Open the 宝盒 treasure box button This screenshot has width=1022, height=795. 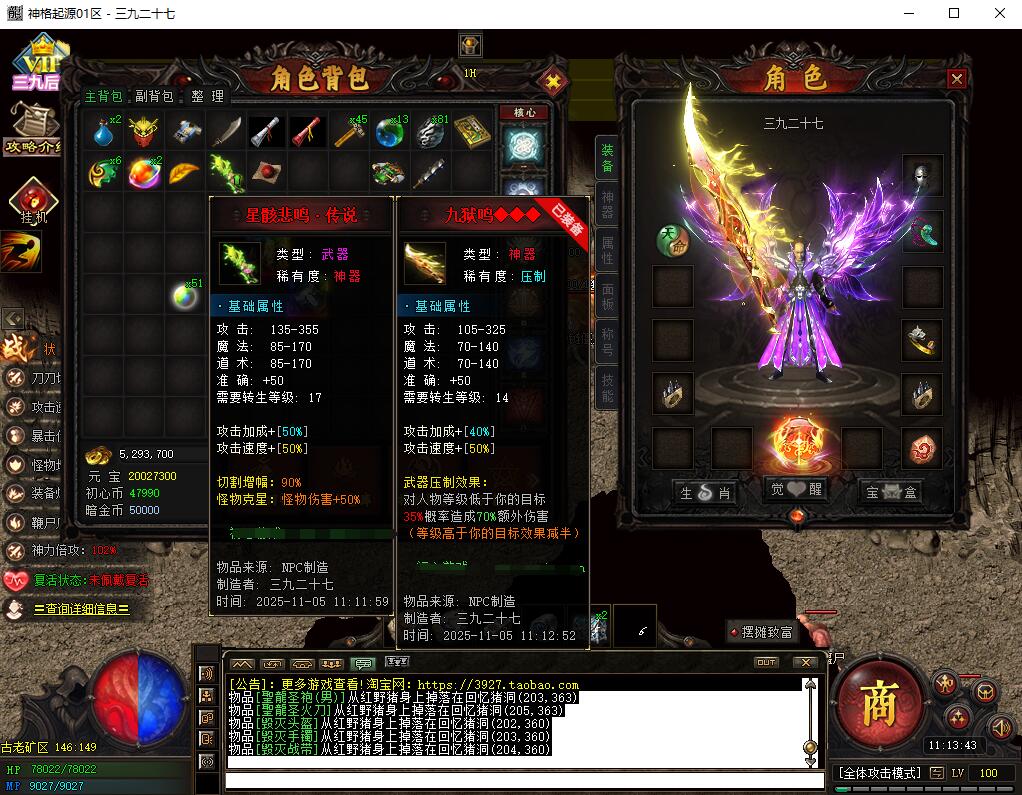click(x=889, y=492)
